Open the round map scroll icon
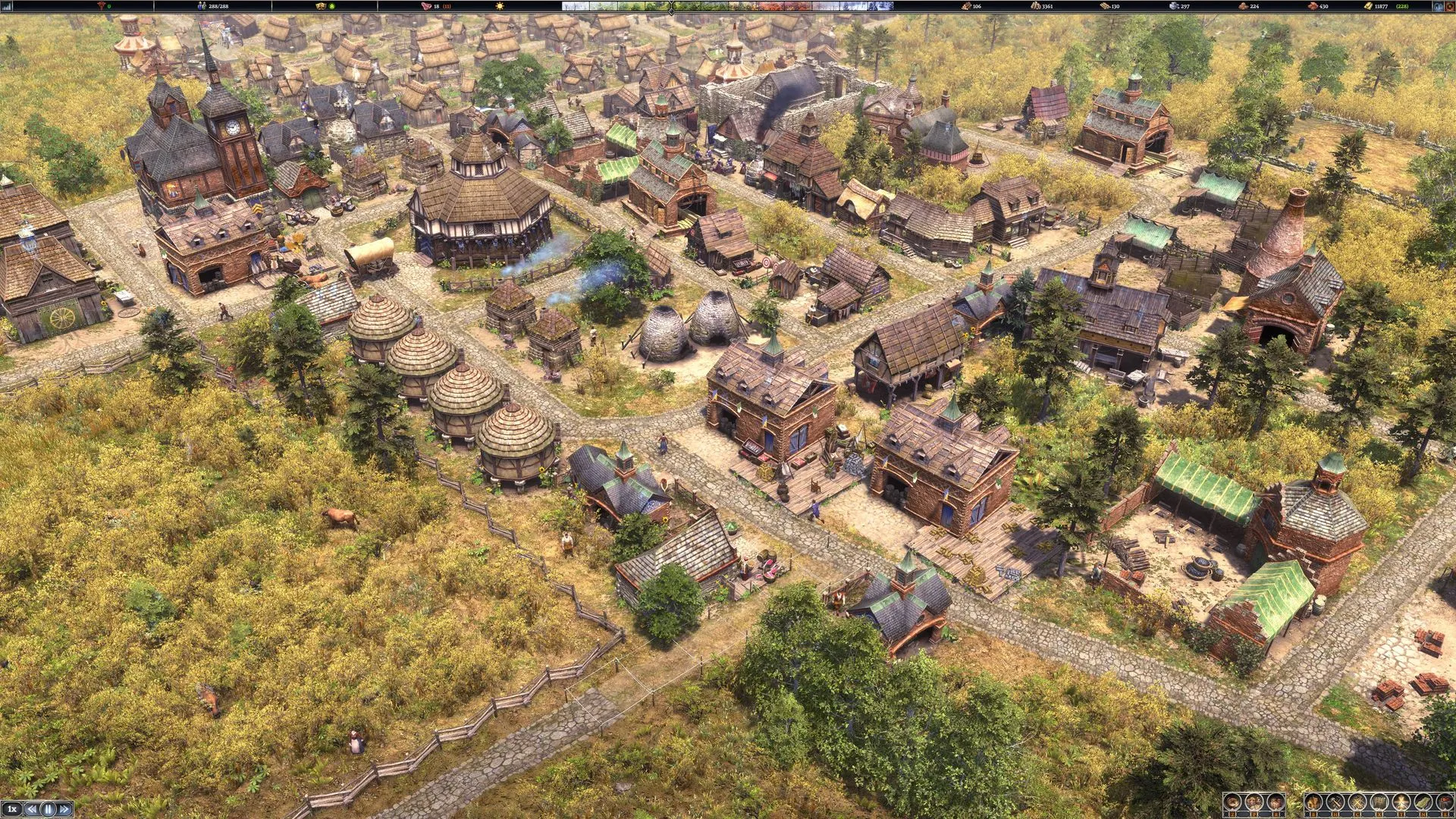 click(x=1232, y=802)
